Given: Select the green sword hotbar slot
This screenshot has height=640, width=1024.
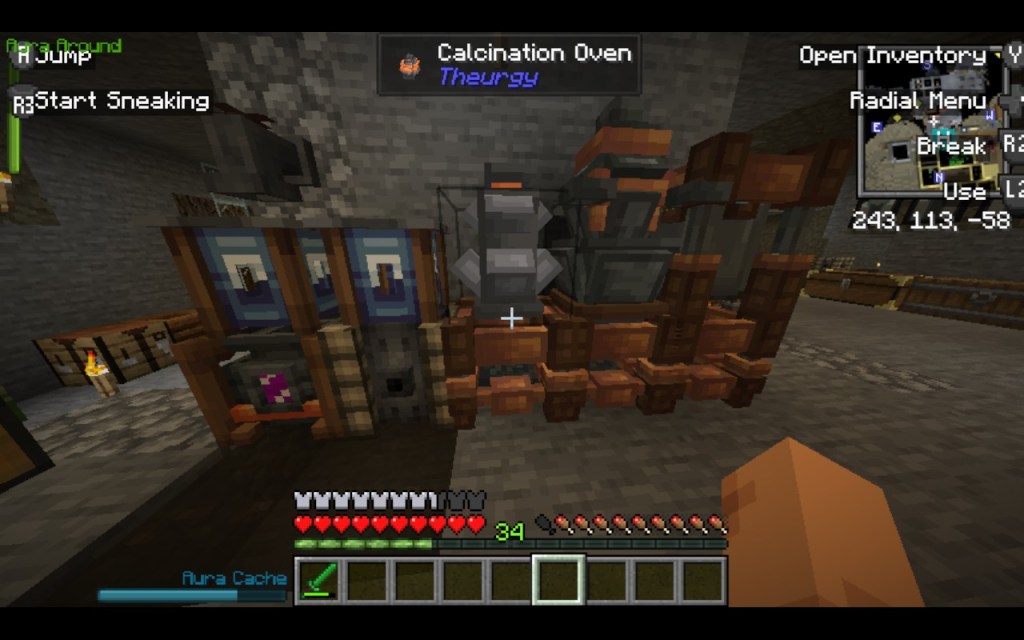Looking at the screenshot, I should click(319, 581).
